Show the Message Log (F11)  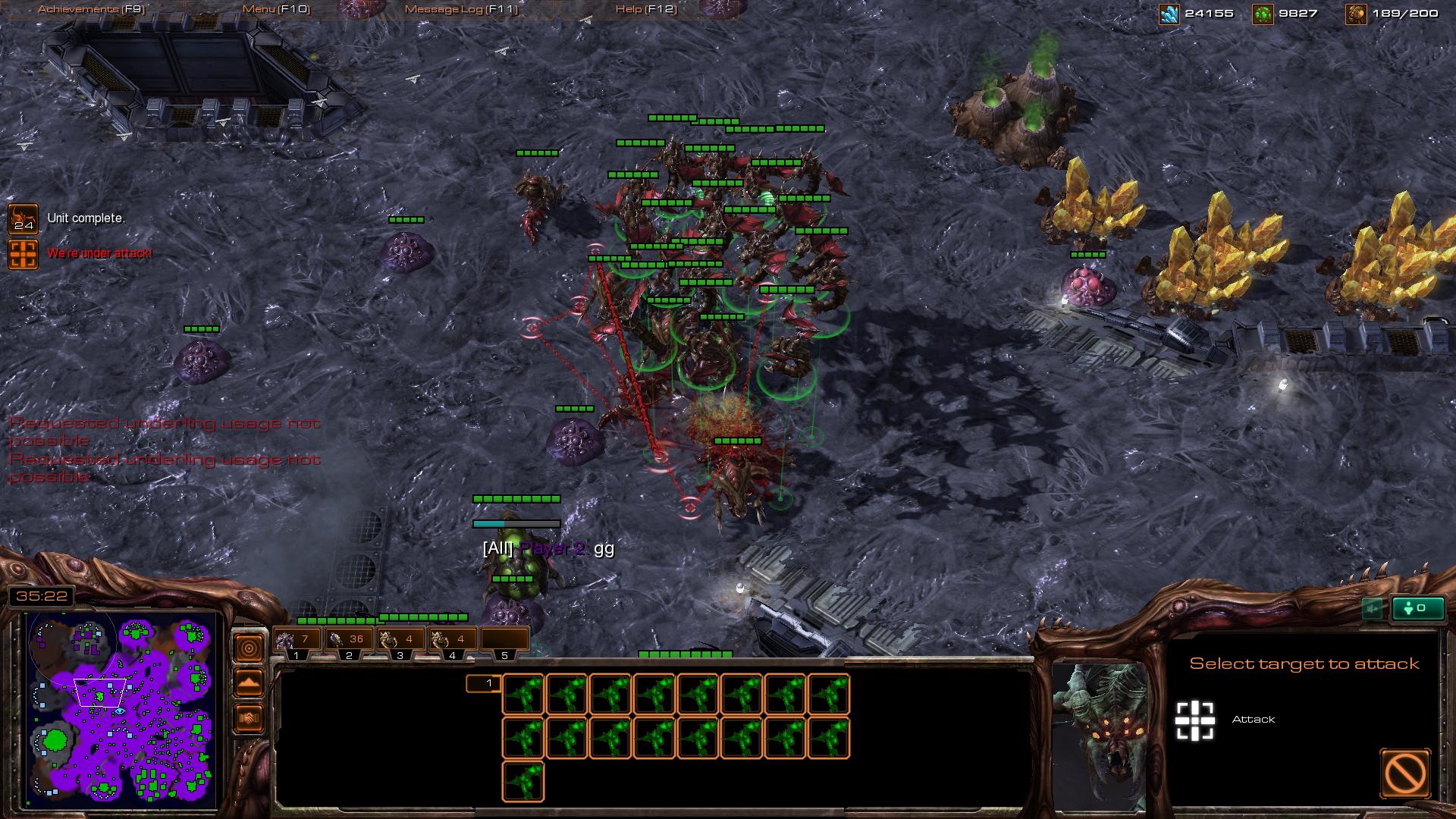pyautogui.click(x=461, y=9)
